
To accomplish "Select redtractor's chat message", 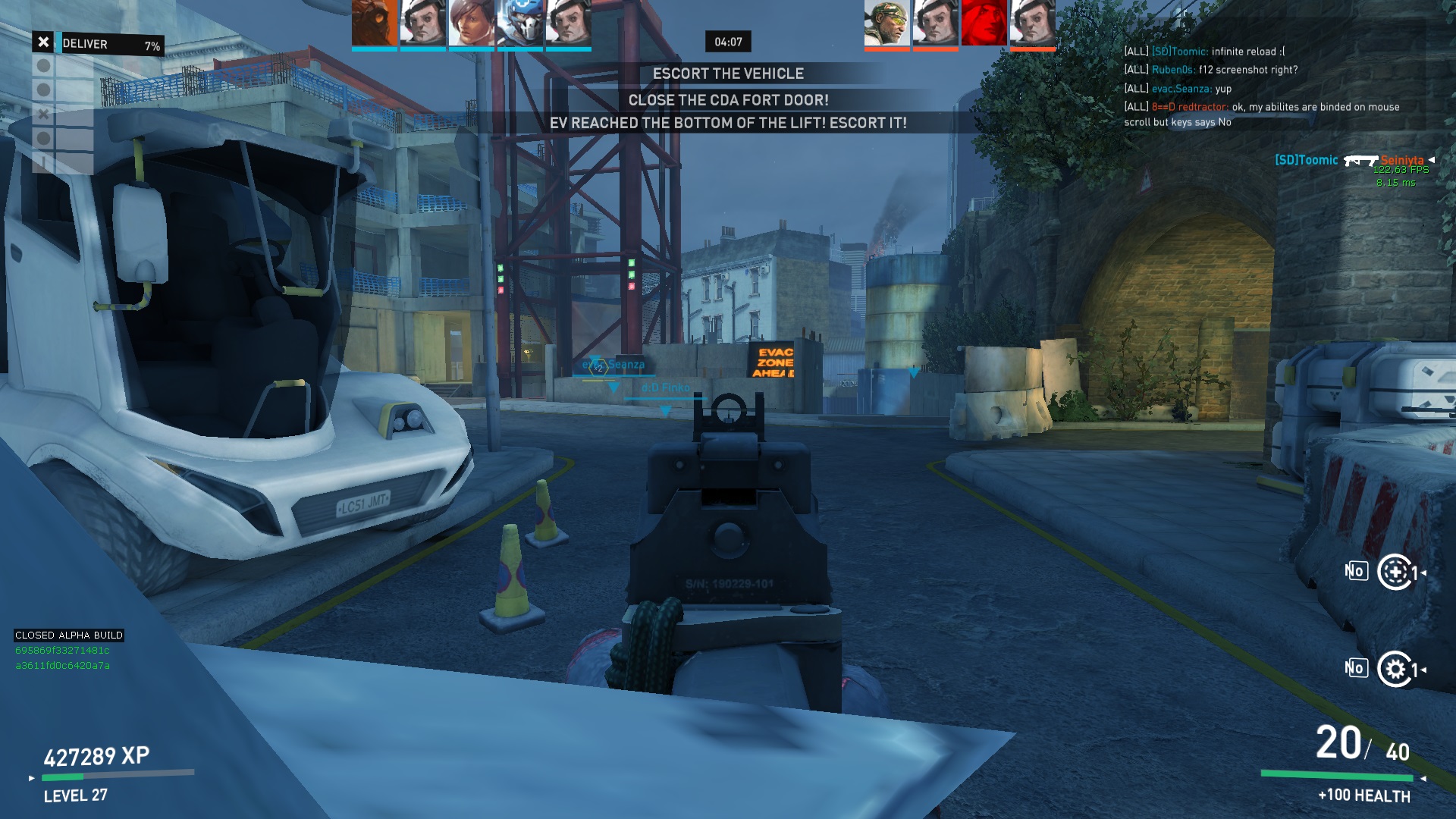I will (x=1261, y=115).
